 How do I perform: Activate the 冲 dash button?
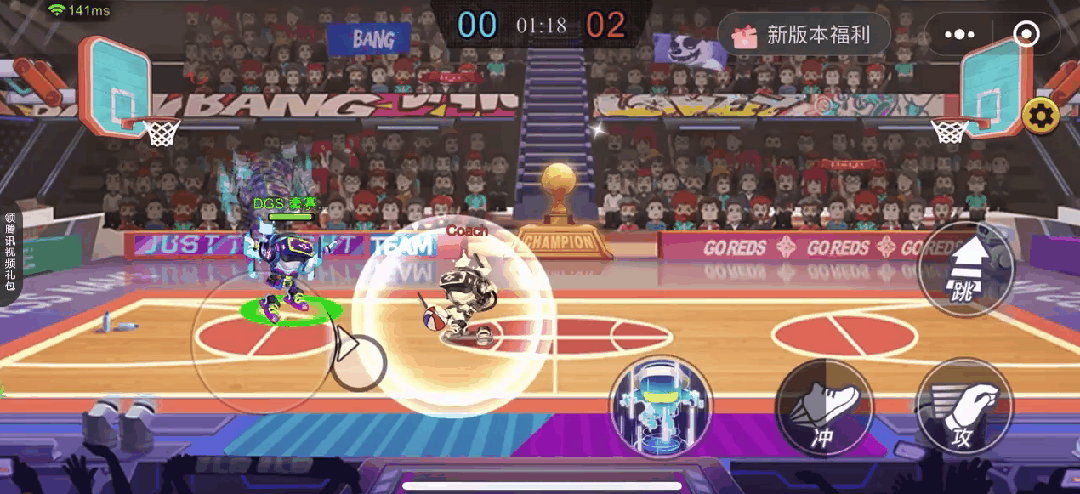click(x=824, y=408)
